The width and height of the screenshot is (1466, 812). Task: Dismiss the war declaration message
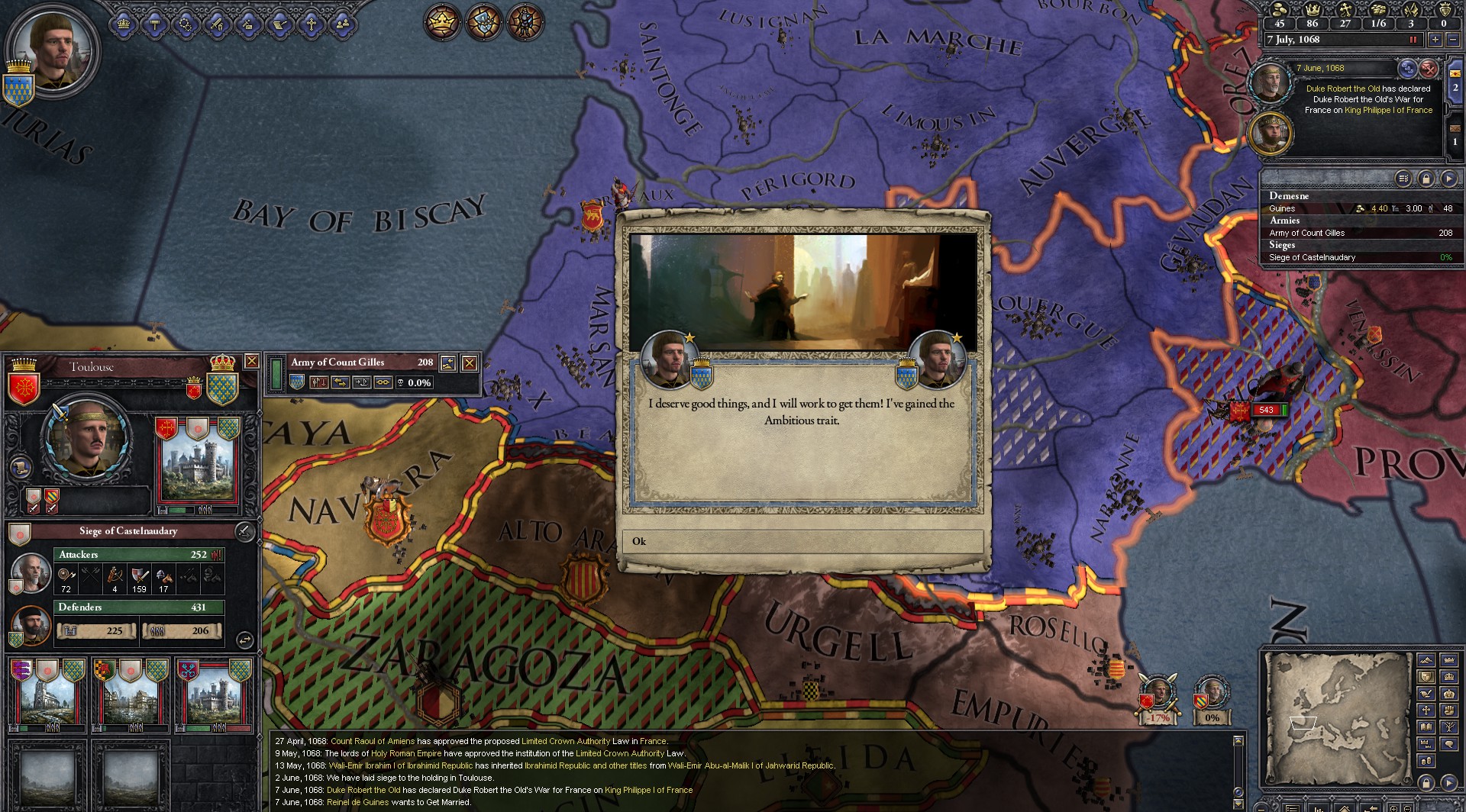(x=1429, y=69)
